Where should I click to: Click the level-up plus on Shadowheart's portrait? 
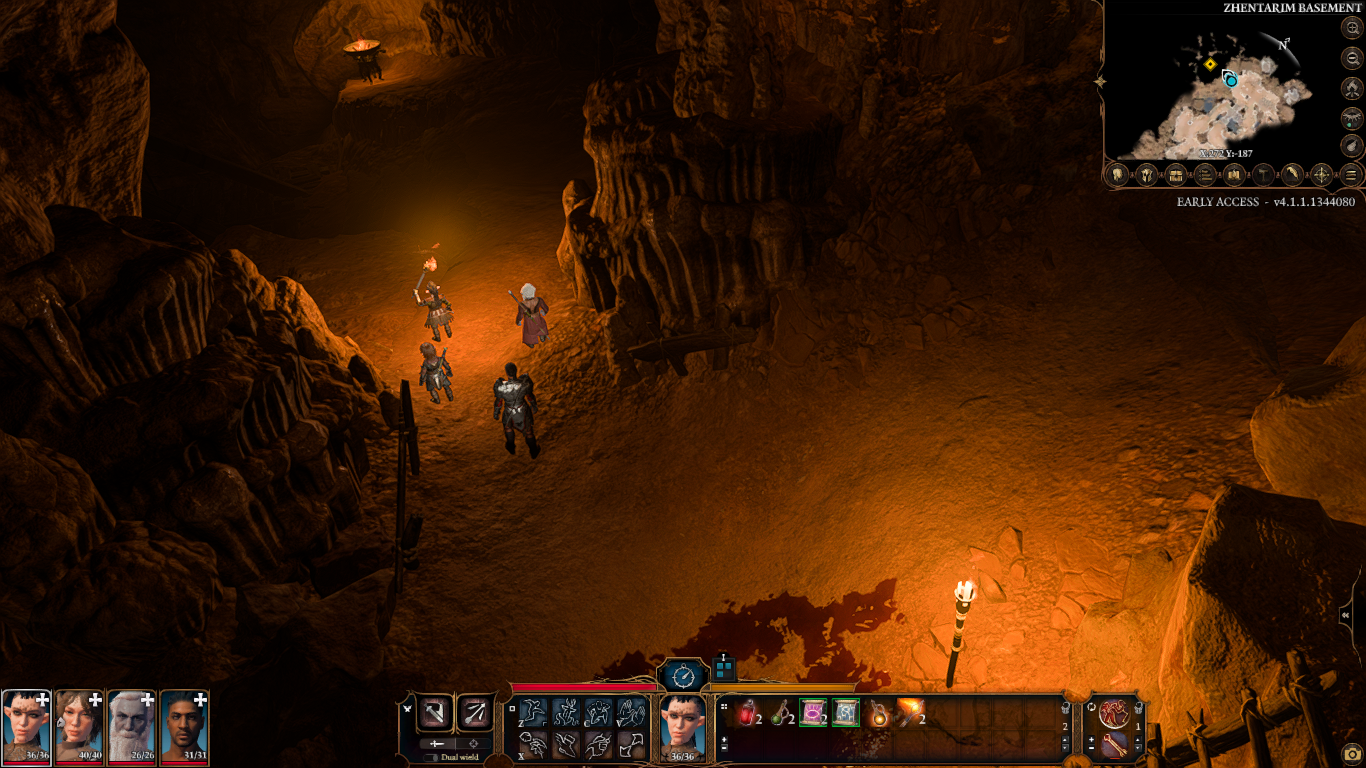pyautogui.click(x=95, y=700)
